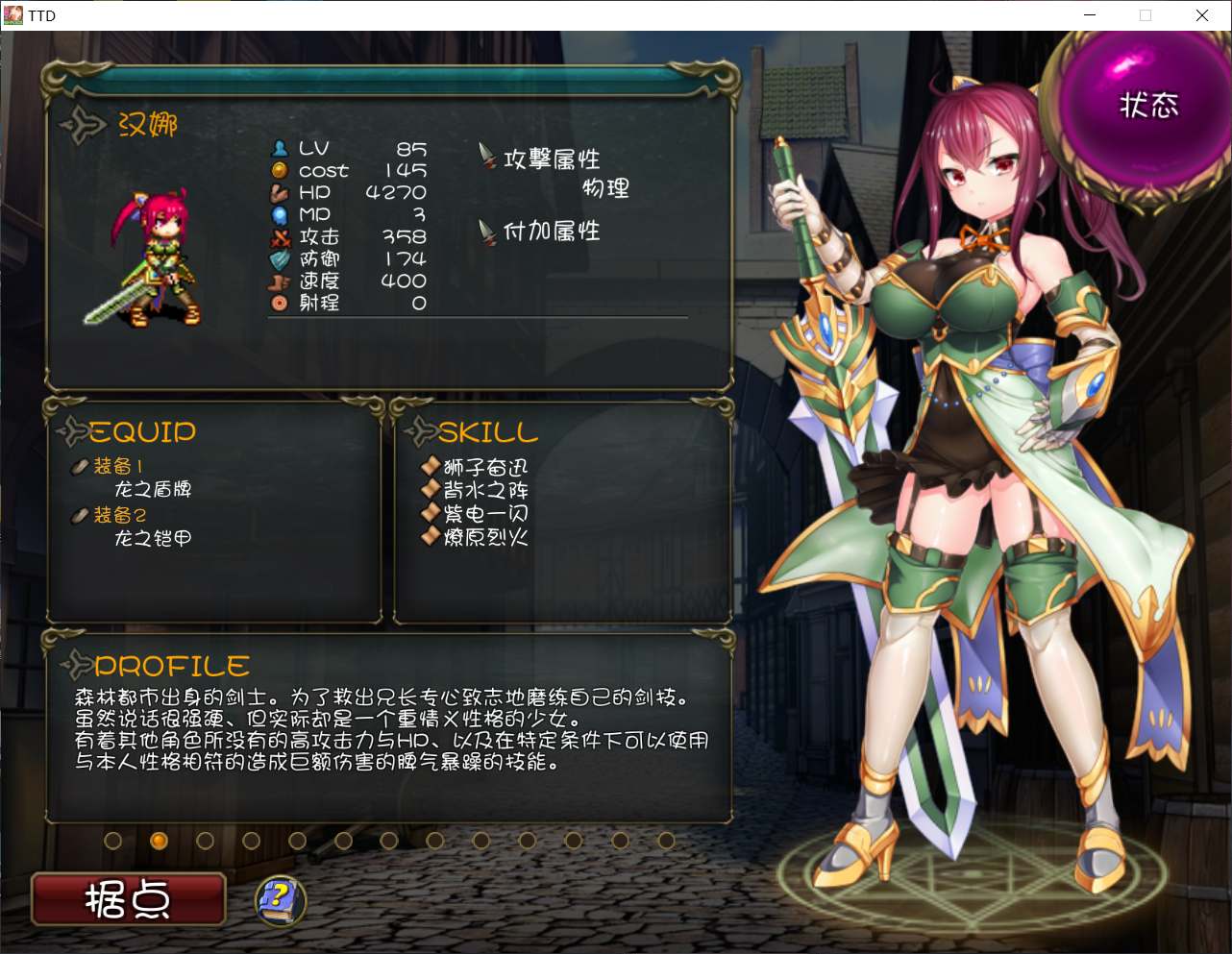Screen dimensions: 1232x954
Task: Click the purple 状态 orb
Action: coord(1146,106)
